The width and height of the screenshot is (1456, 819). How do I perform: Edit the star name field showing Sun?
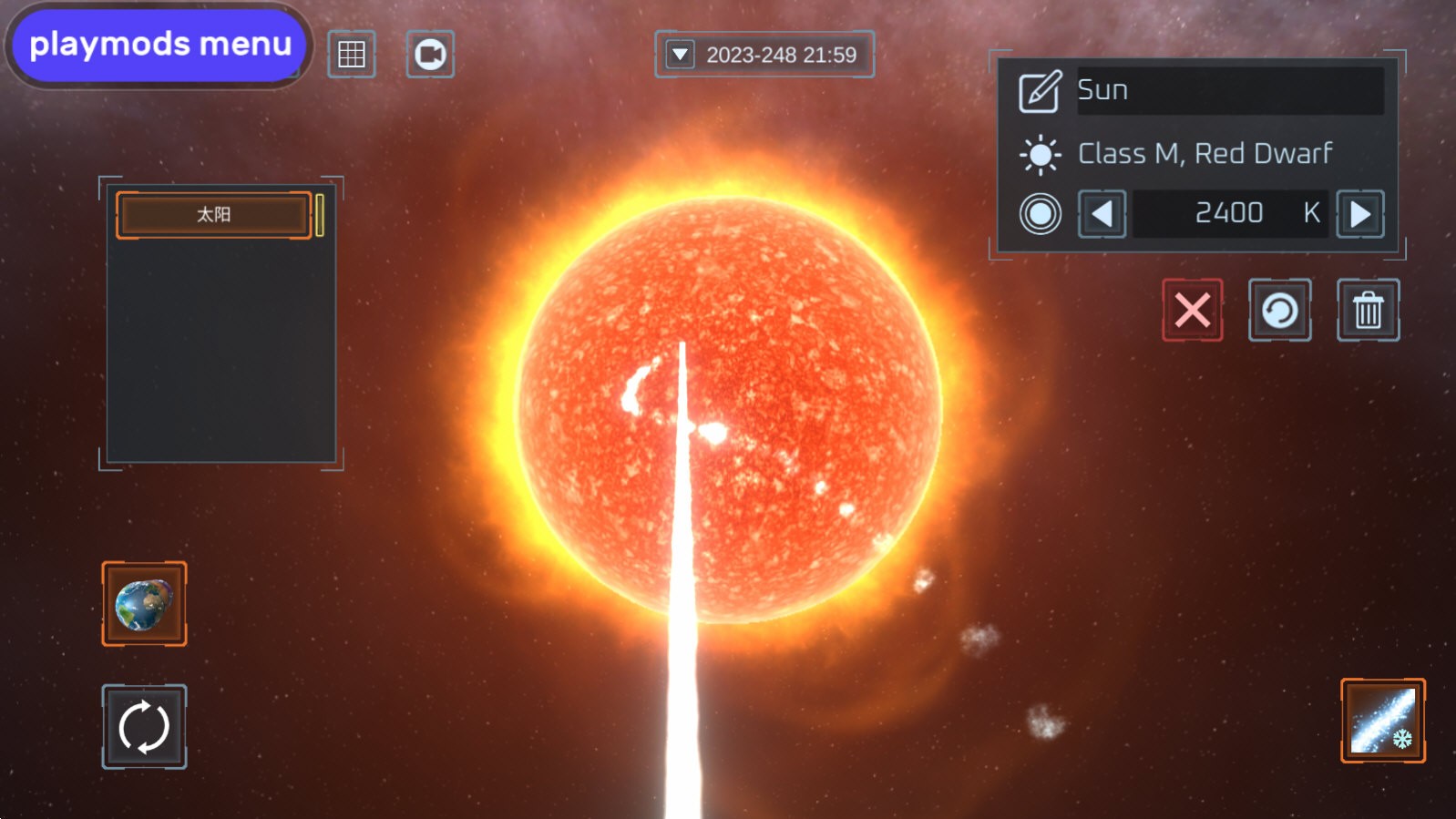1229,90
